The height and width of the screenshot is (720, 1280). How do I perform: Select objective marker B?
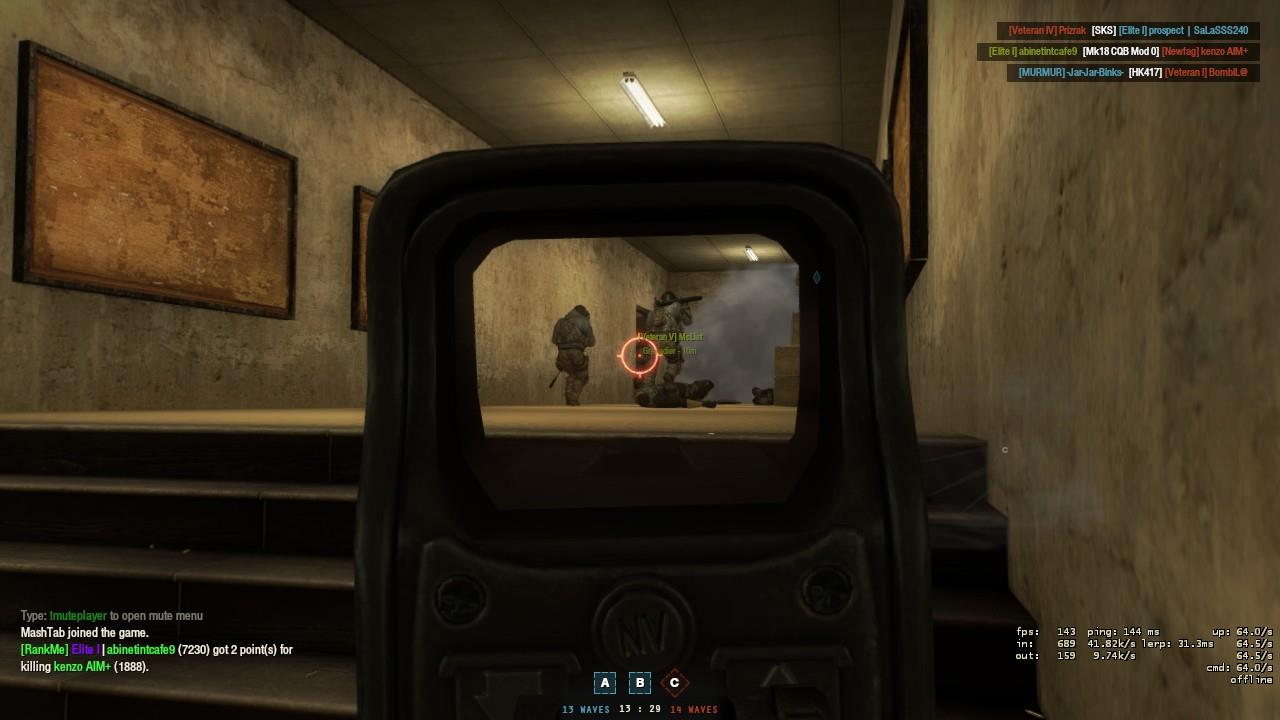tap(640, 682)
